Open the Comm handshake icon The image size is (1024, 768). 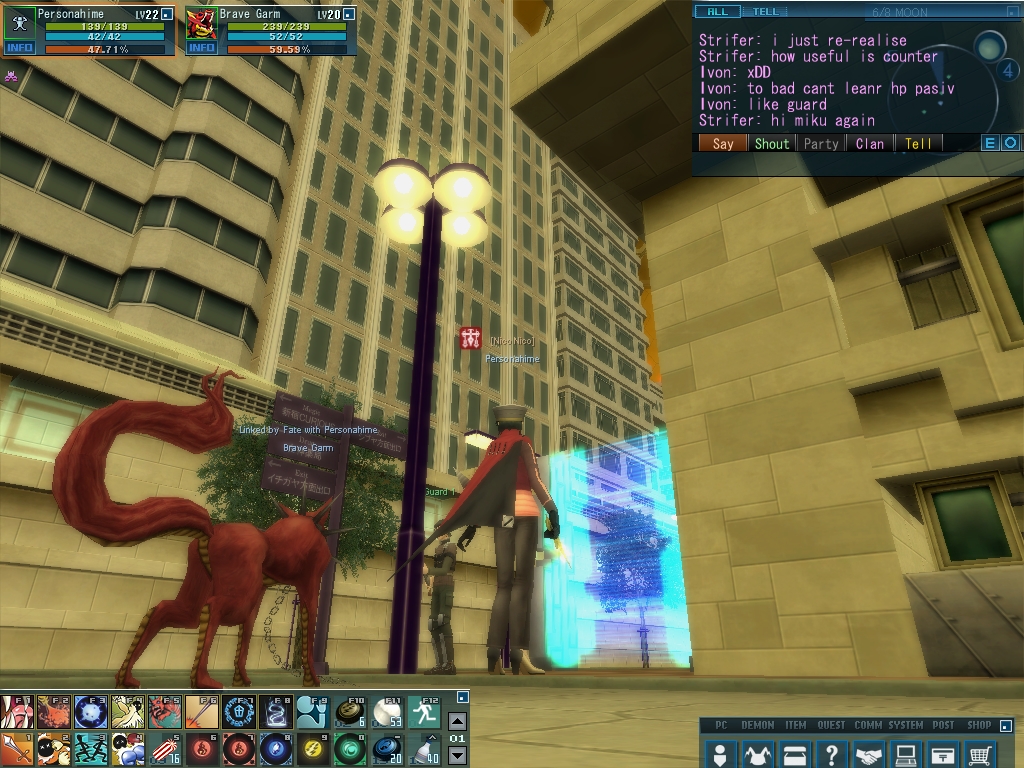tap(869, 754)
